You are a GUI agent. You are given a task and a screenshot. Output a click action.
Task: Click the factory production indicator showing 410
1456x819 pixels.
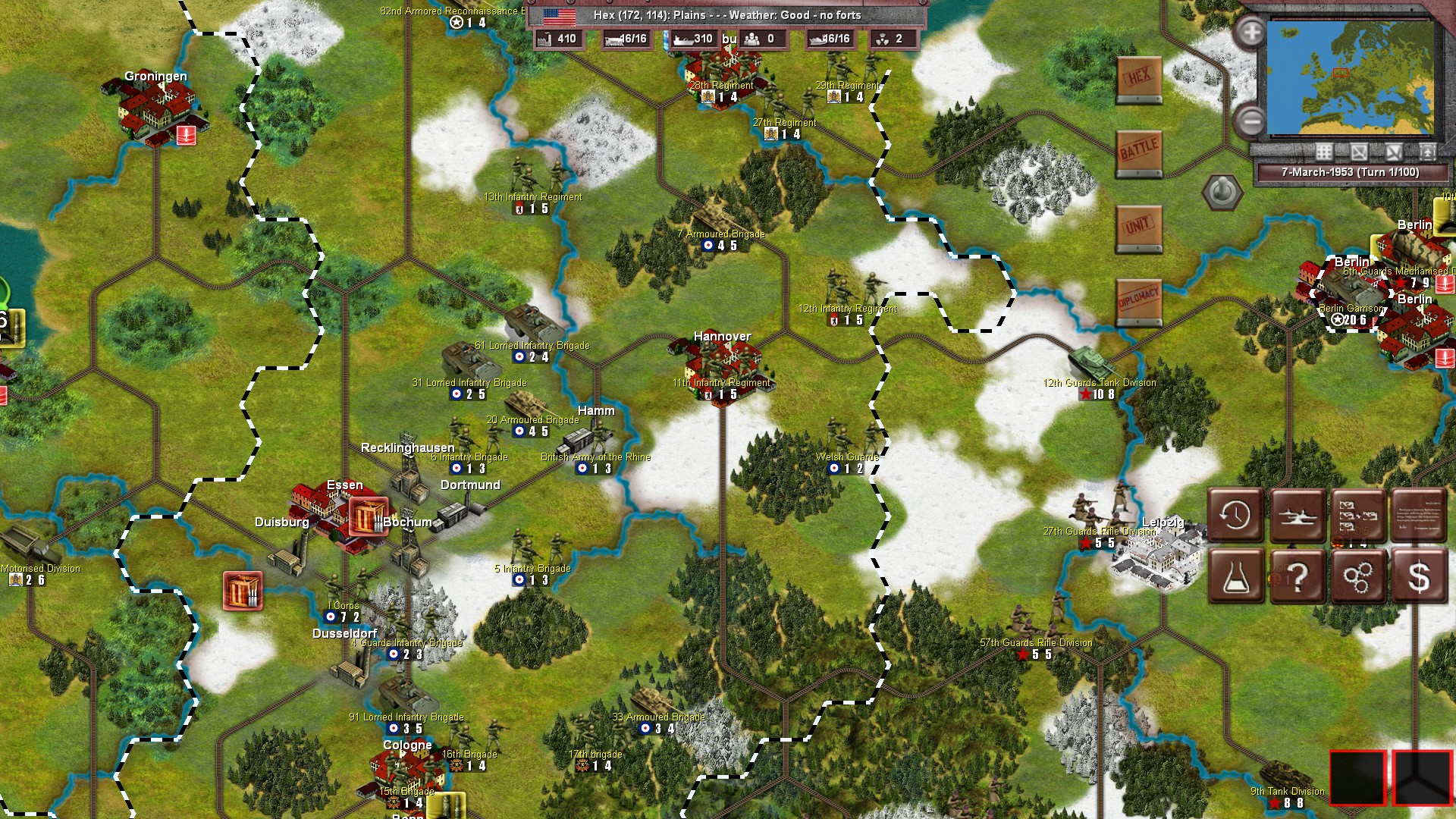click(x=559, y=39)
